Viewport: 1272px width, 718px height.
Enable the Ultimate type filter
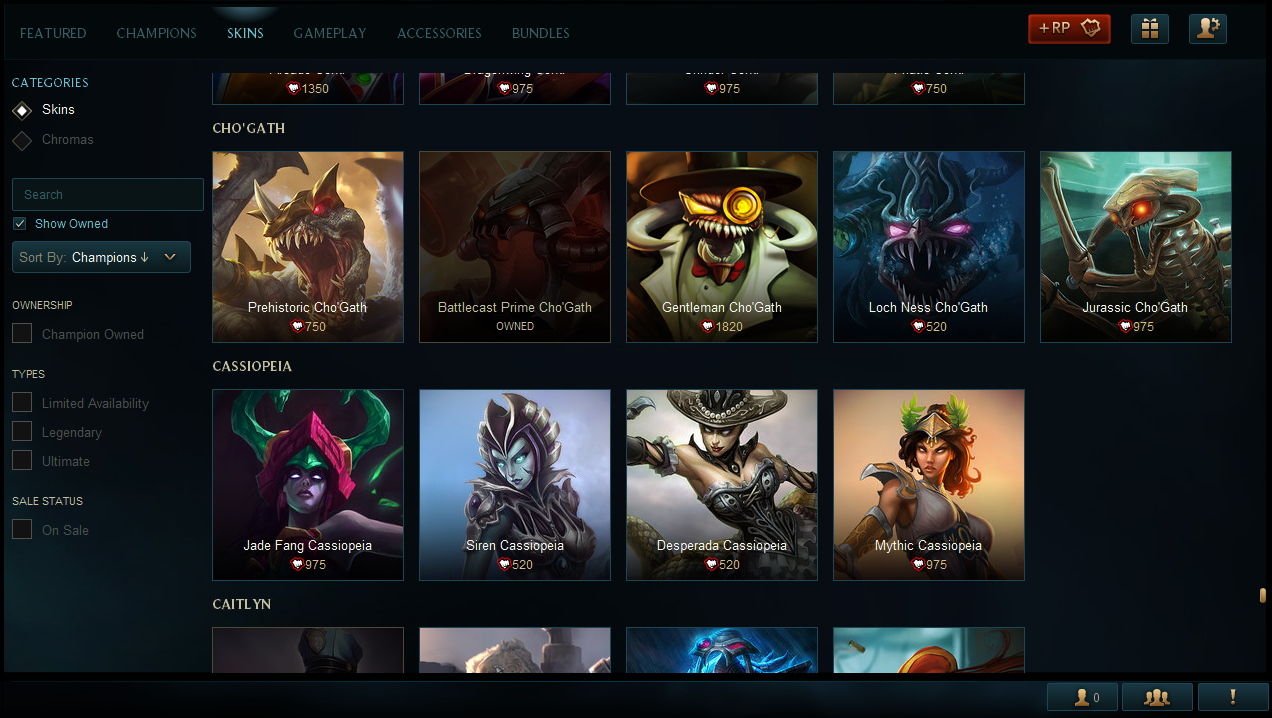(22, 461)
